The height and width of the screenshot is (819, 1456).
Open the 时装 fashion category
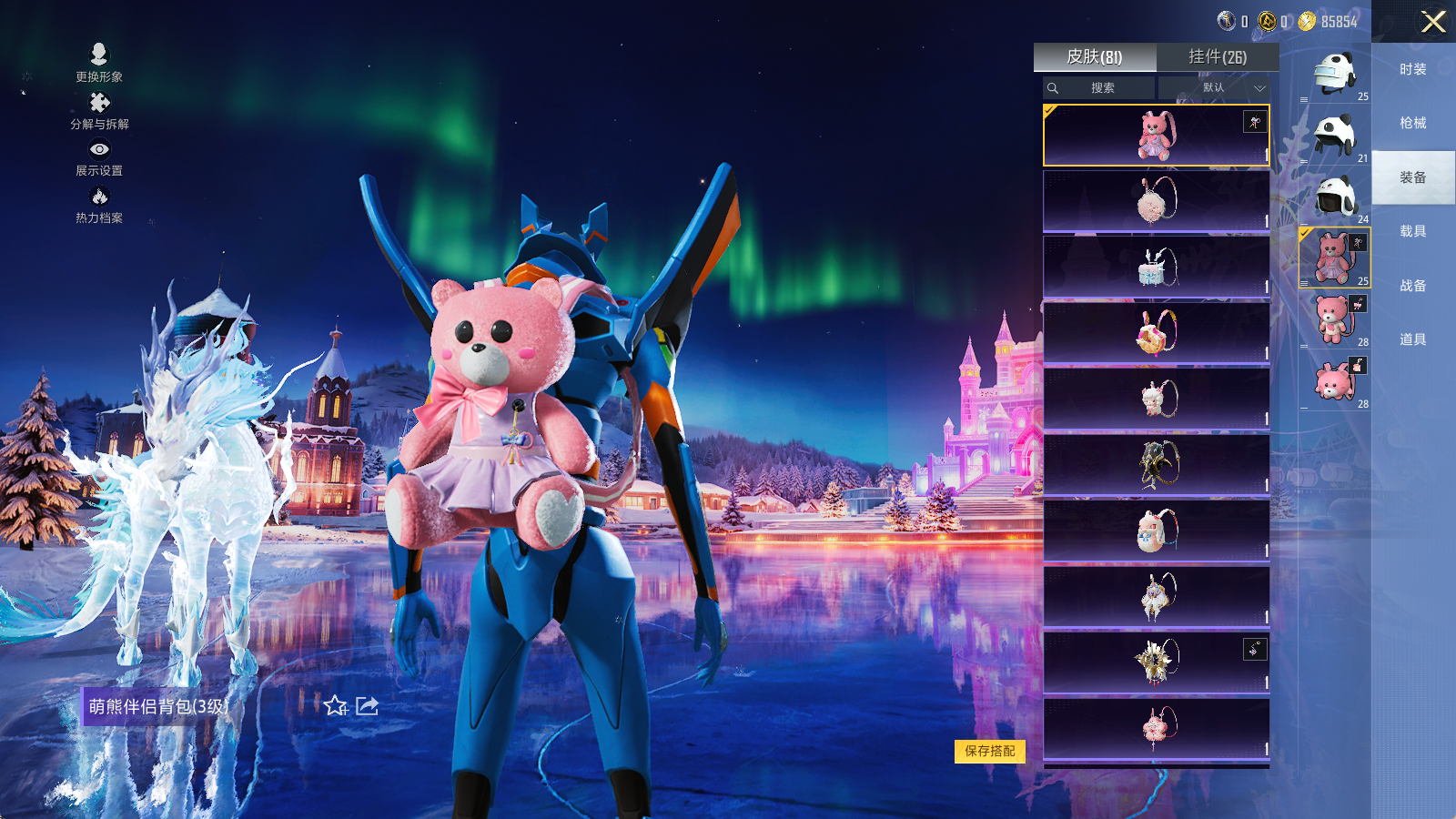click(x=1413, y=69)
